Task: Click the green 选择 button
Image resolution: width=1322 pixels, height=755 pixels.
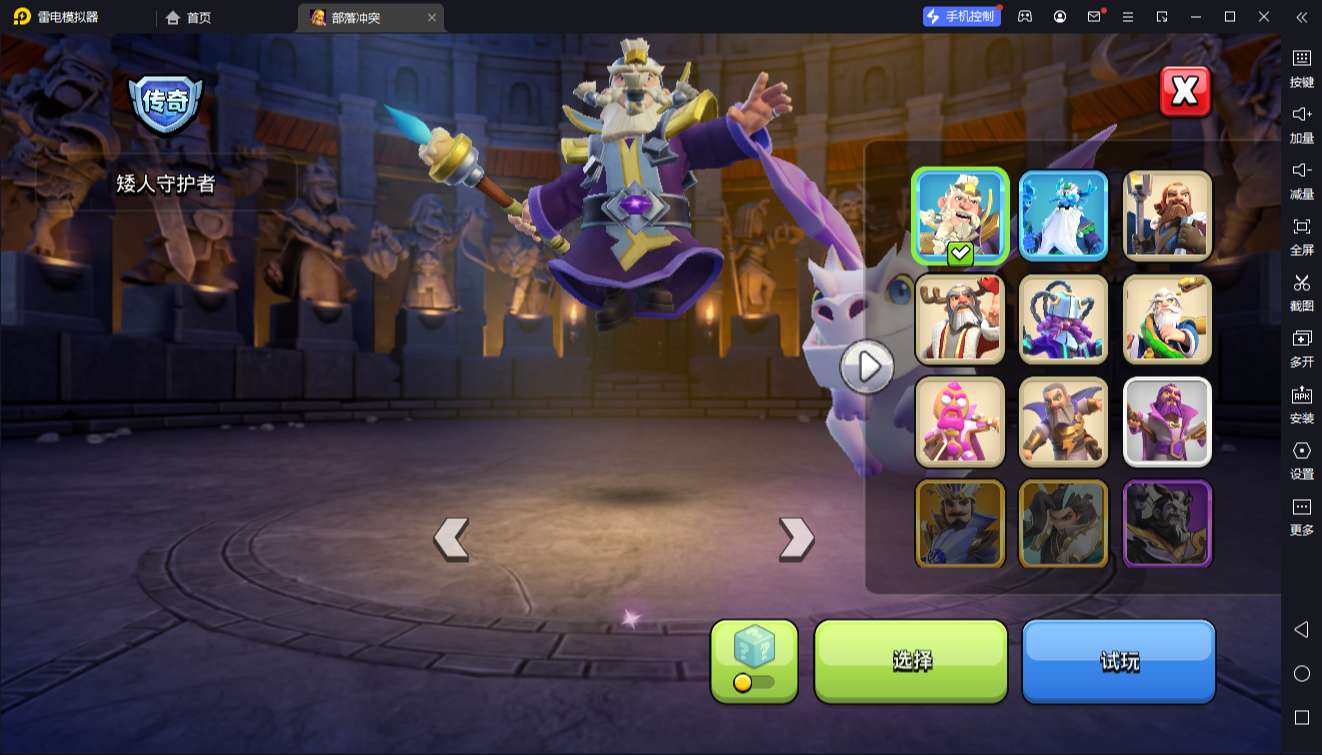Action: (x=911, y=661)
